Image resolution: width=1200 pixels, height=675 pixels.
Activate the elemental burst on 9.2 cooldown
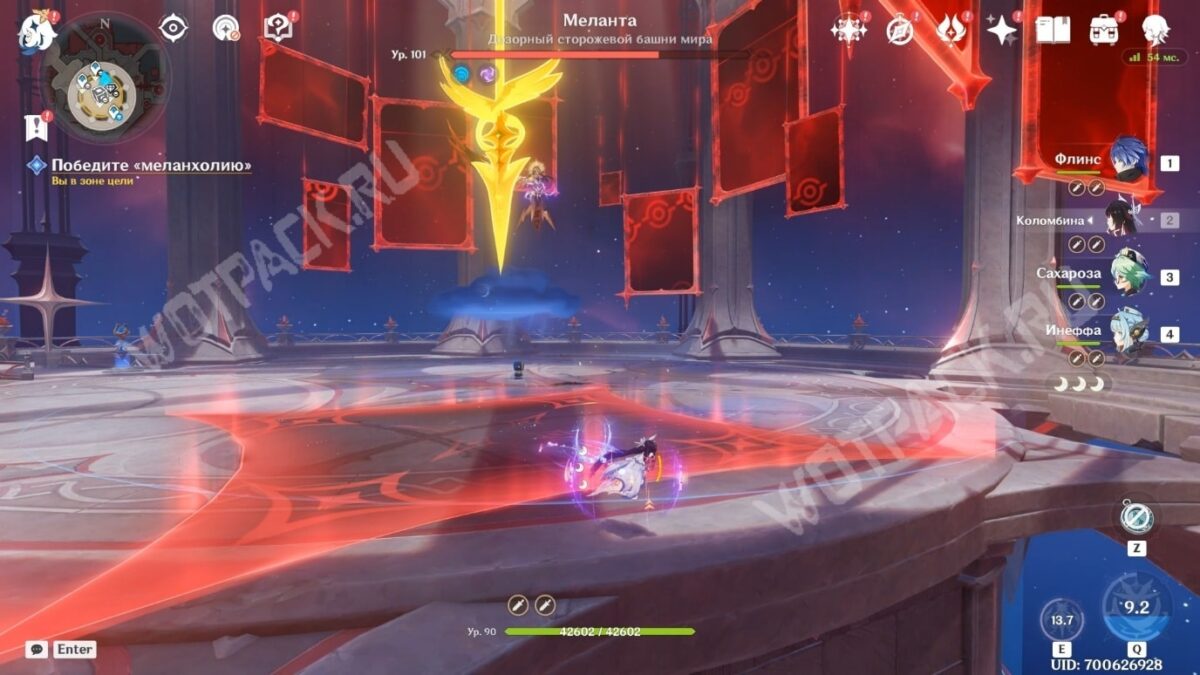click(x=1136, y=606)
